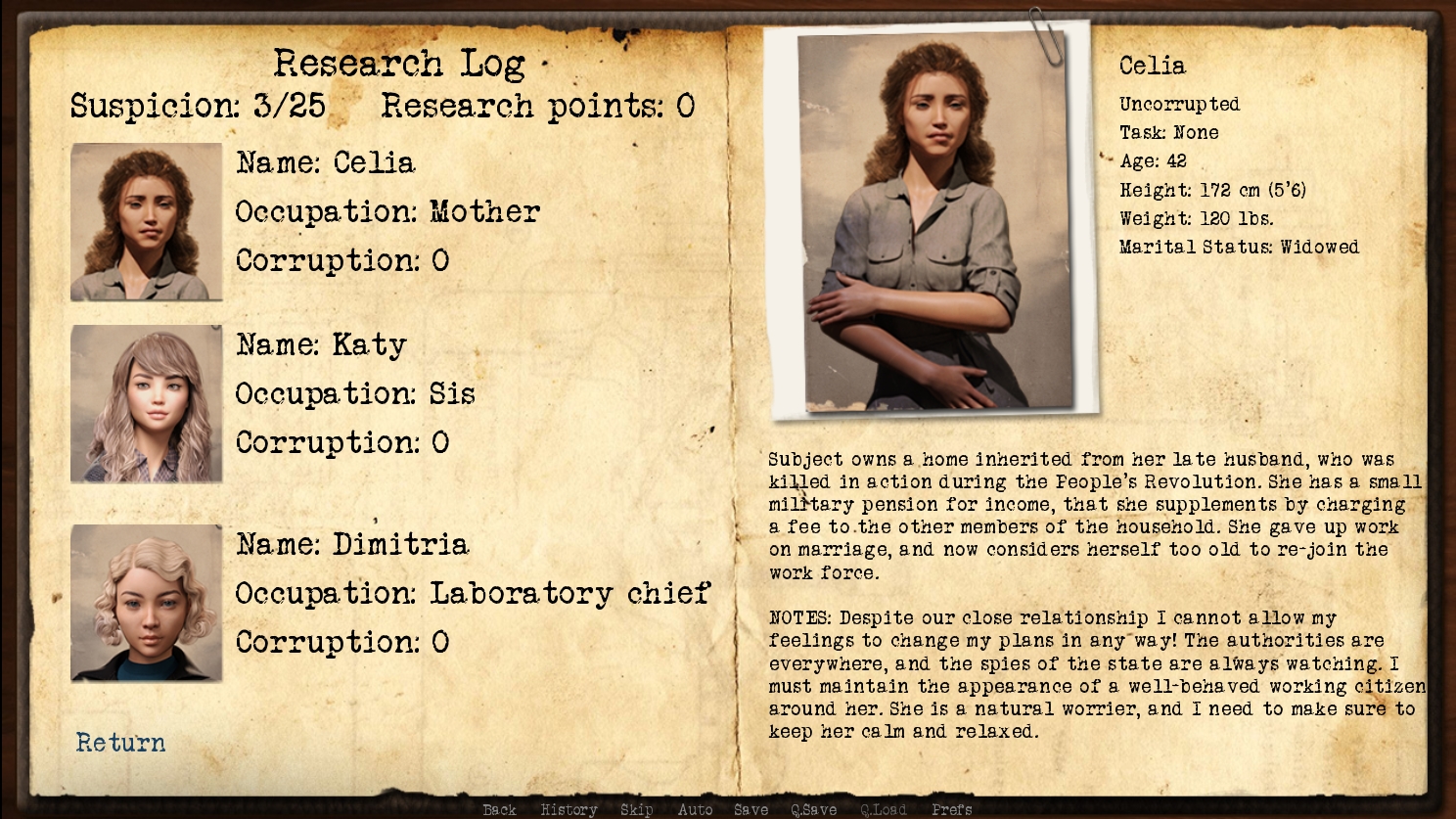Click Back to rewind dialogue

click(499, 809)
